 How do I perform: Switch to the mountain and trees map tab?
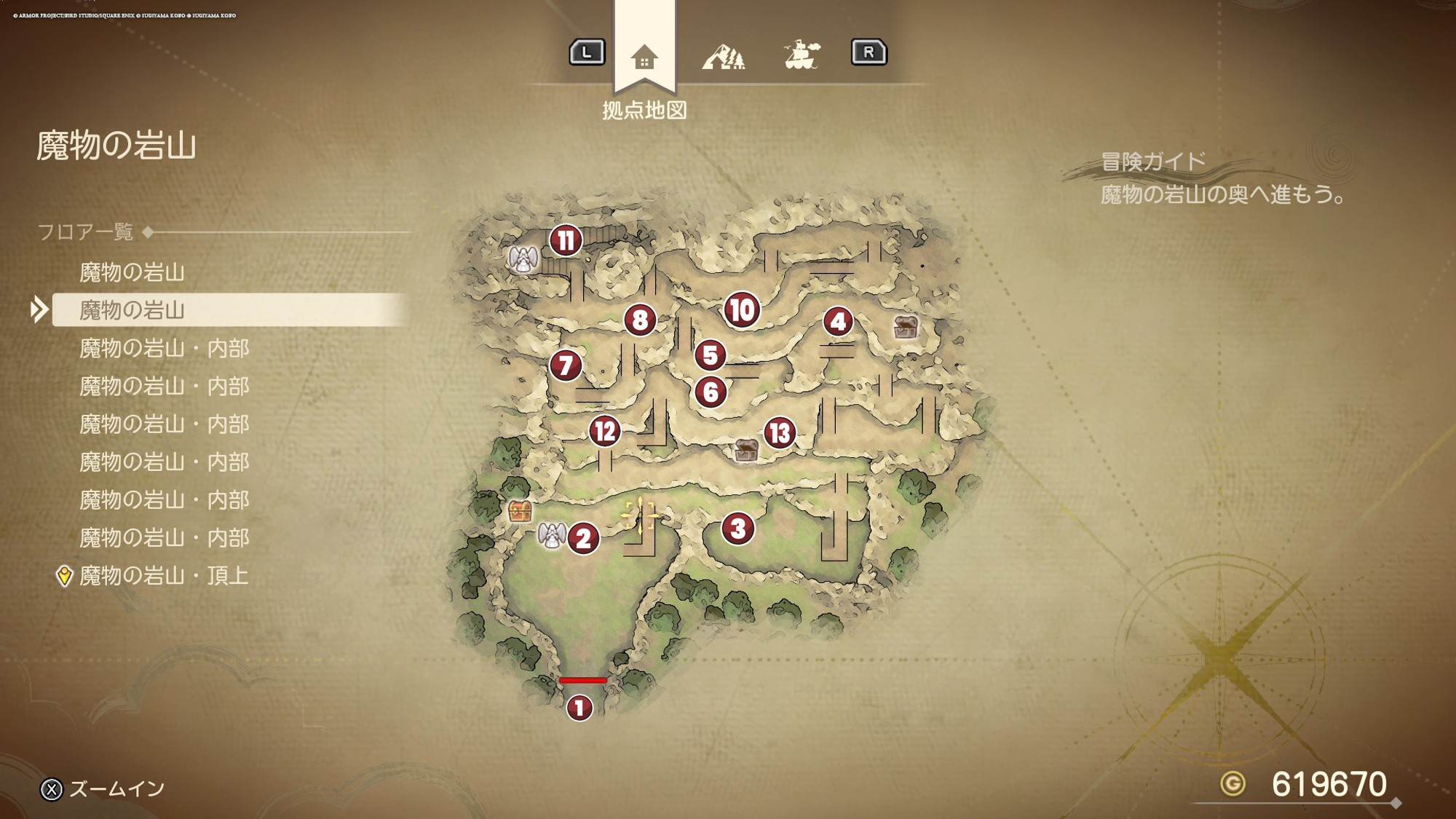[723, 55]
